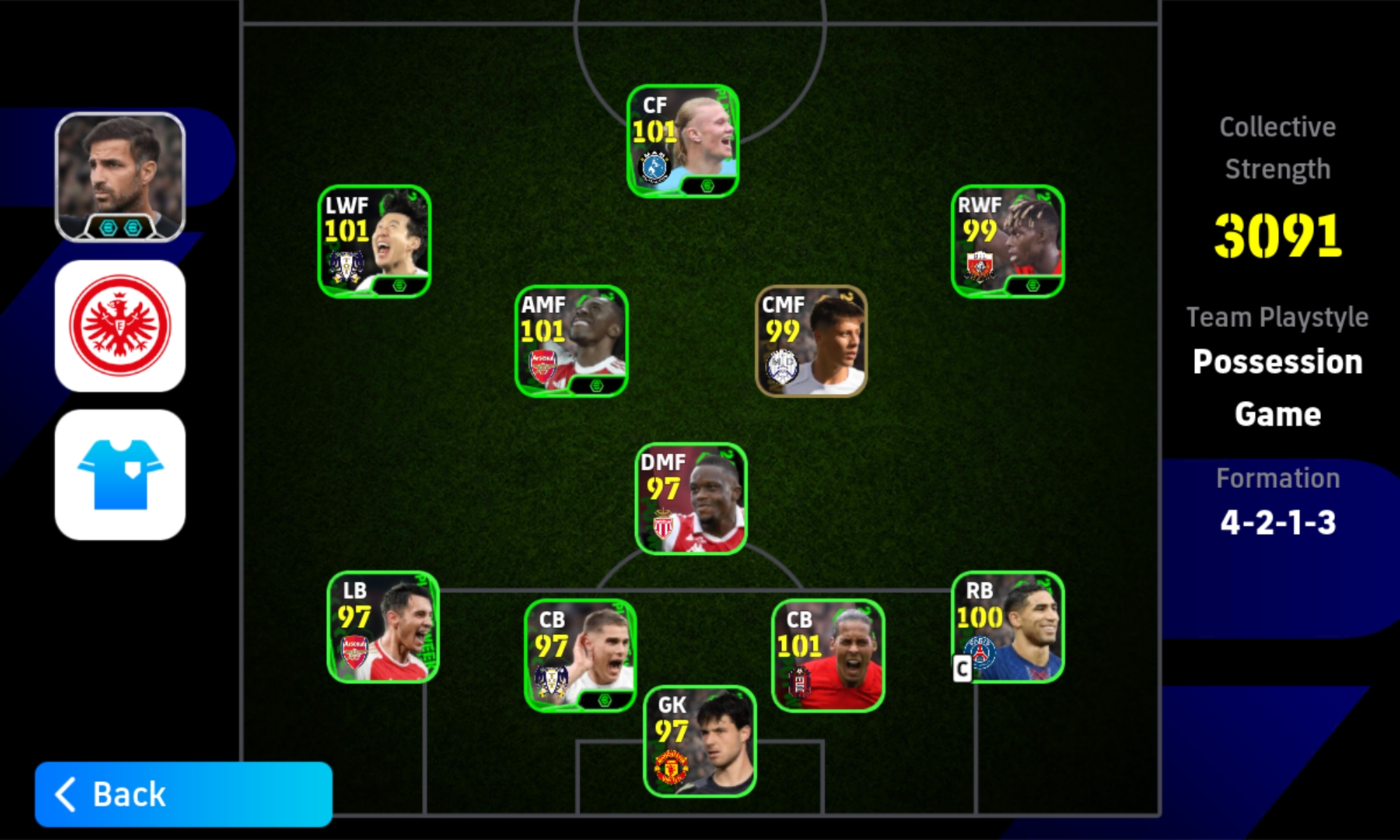Pick the RB captain card rated 100
The width and height of the screenshot is (1400, 840).
point(1007,627)
